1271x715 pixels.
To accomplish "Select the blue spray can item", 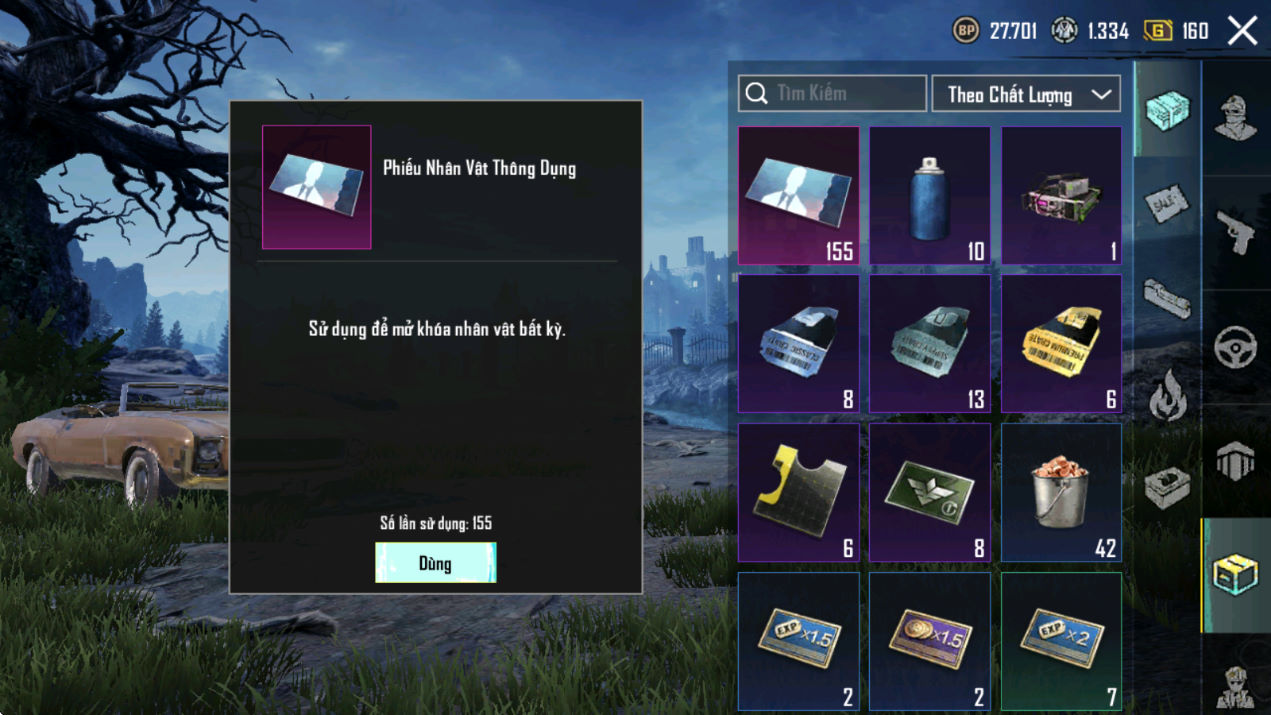I will tap(930, 196).
